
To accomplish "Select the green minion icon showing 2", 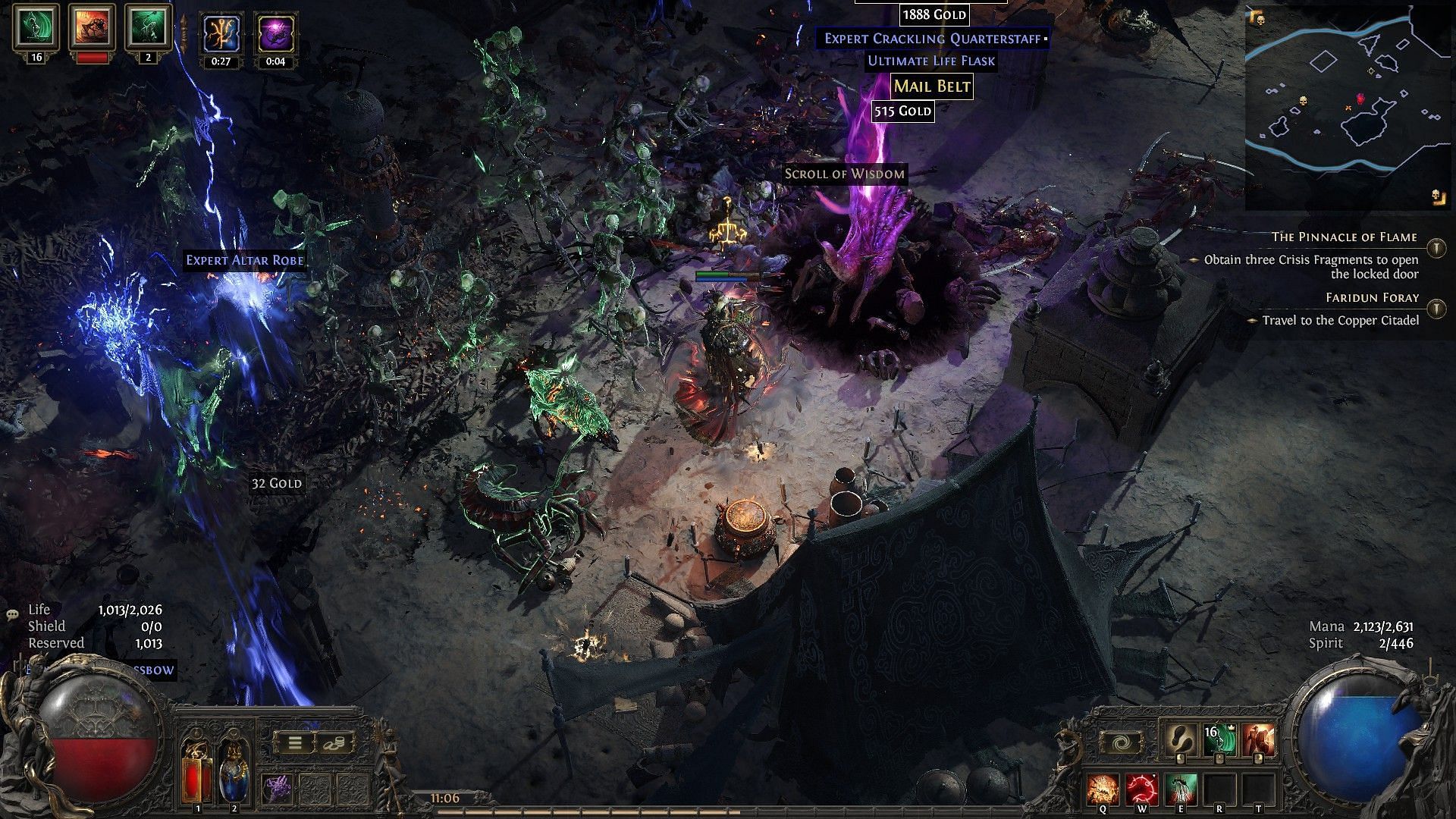I will tap(148, 28).
